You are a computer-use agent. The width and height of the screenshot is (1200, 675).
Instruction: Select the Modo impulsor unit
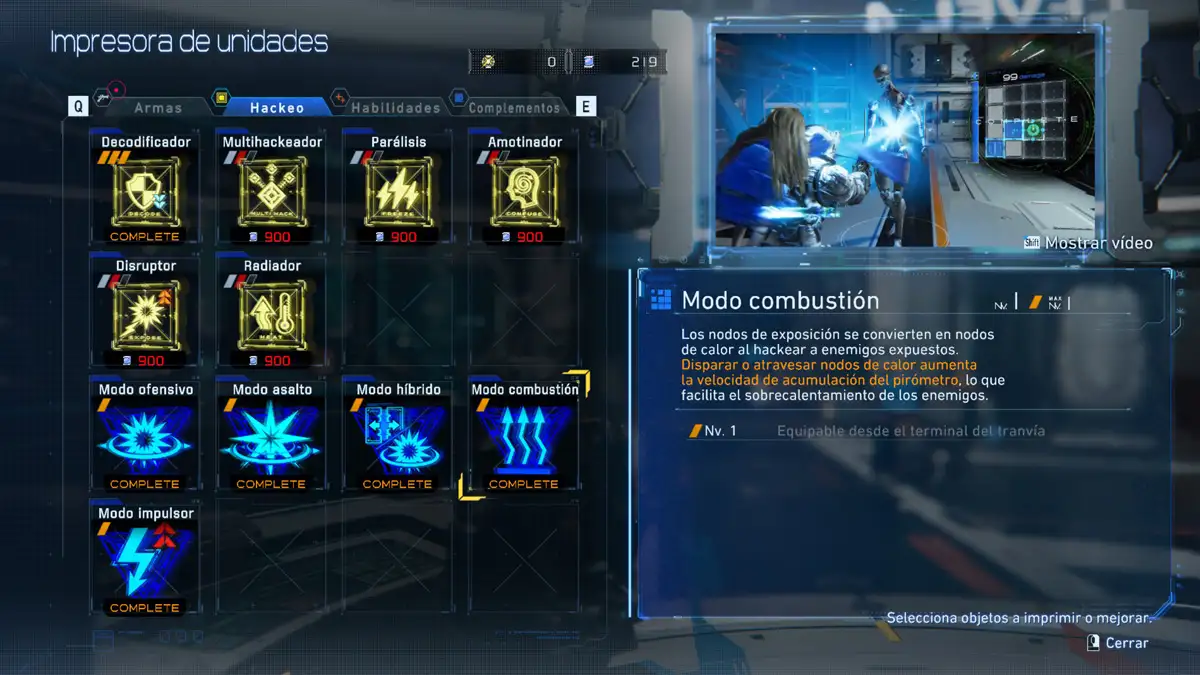point(145,561)
